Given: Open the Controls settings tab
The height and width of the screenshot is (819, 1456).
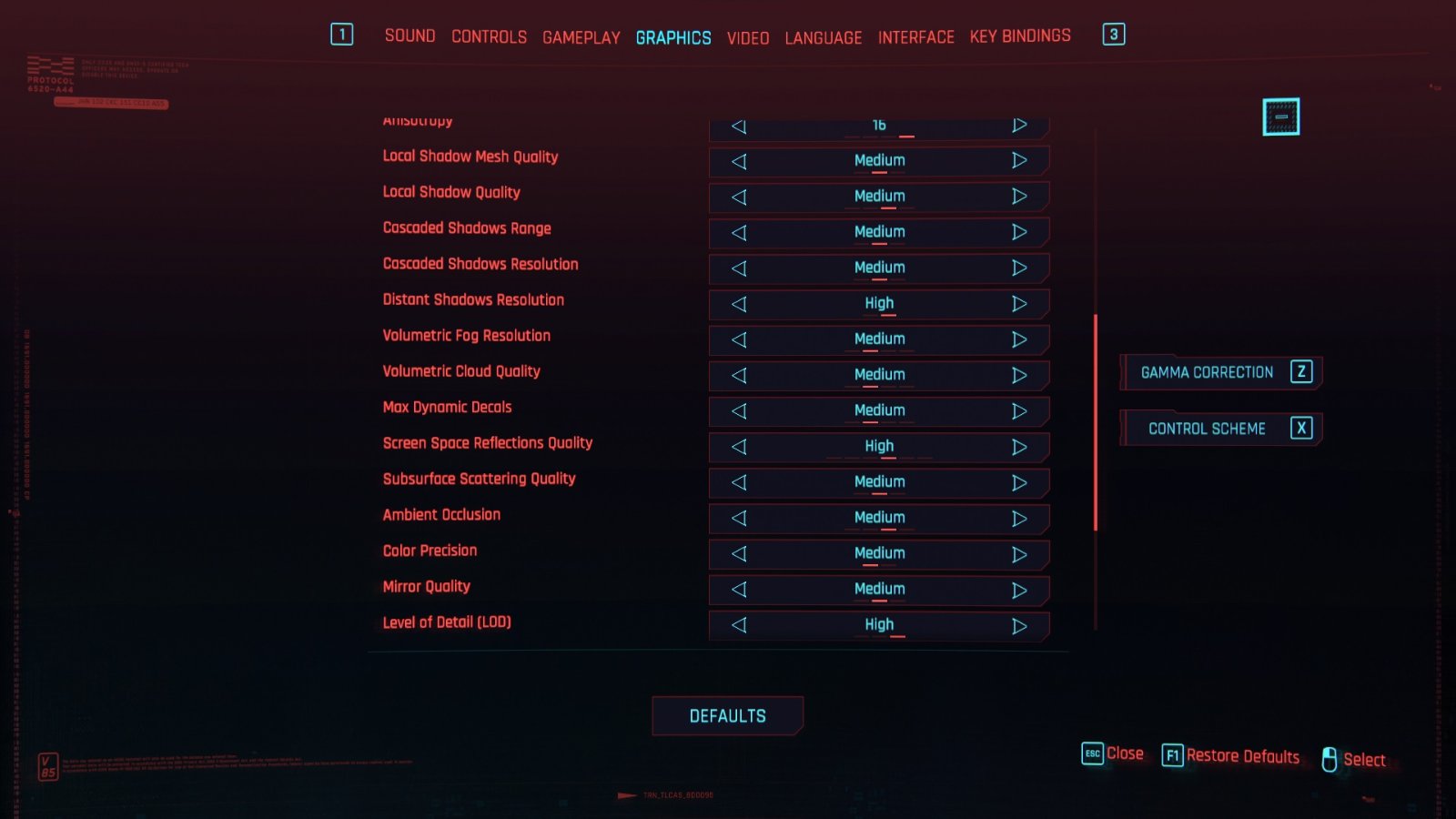Looking at the screenshot, I should point(489,37).
